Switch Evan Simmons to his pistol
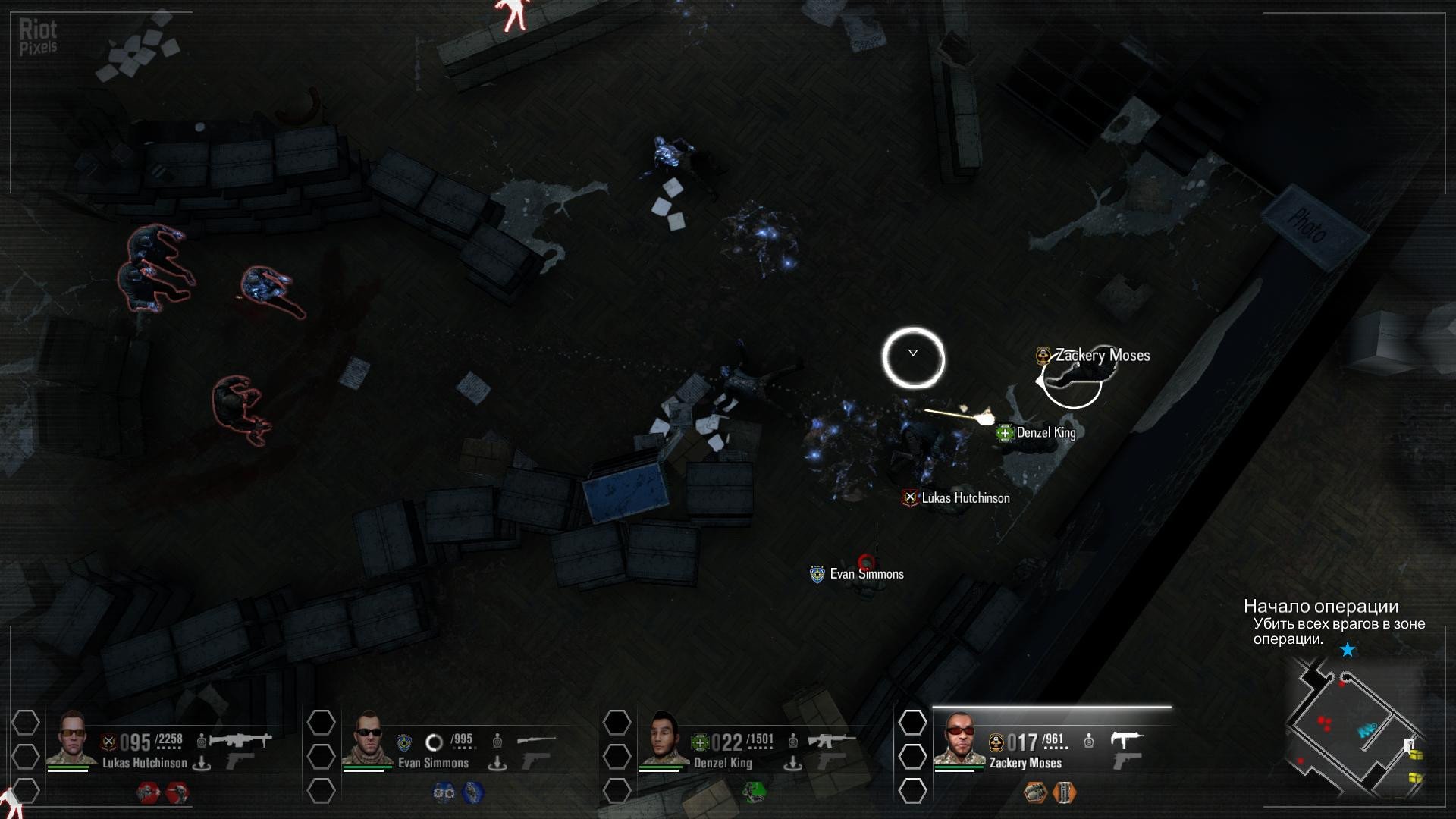 (537, 761)
